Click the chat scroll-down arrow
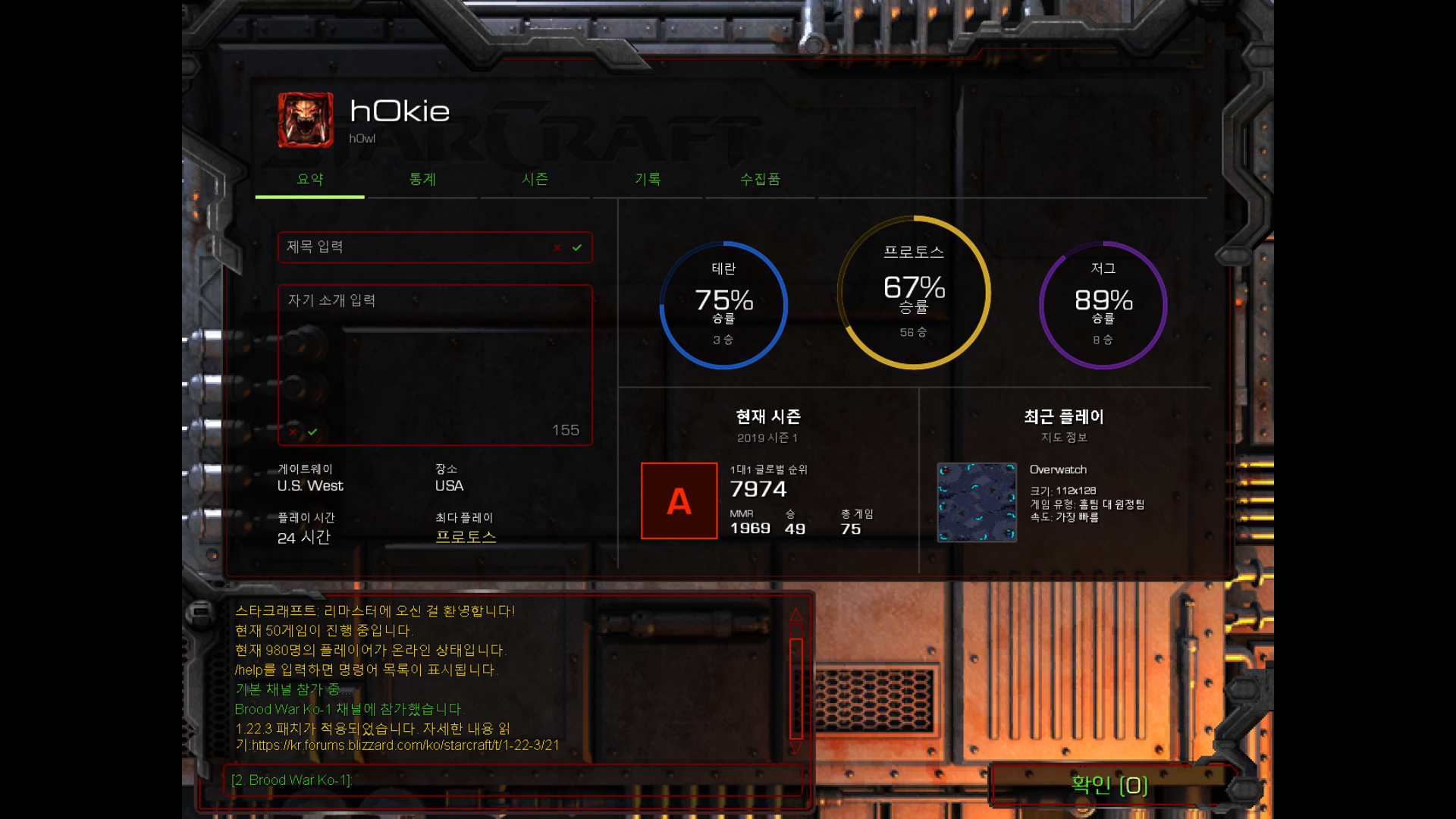This screenshot has height=819, width=1456. pos(796,748)
